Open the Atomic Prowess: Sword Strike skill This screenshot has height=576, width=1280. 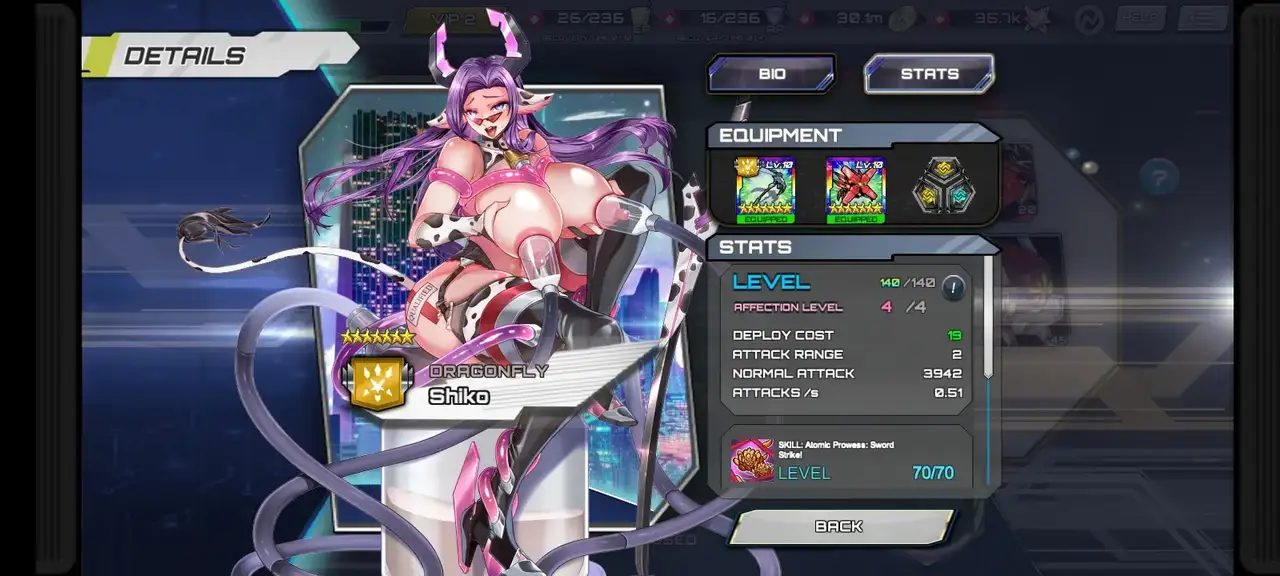(753, 460)
